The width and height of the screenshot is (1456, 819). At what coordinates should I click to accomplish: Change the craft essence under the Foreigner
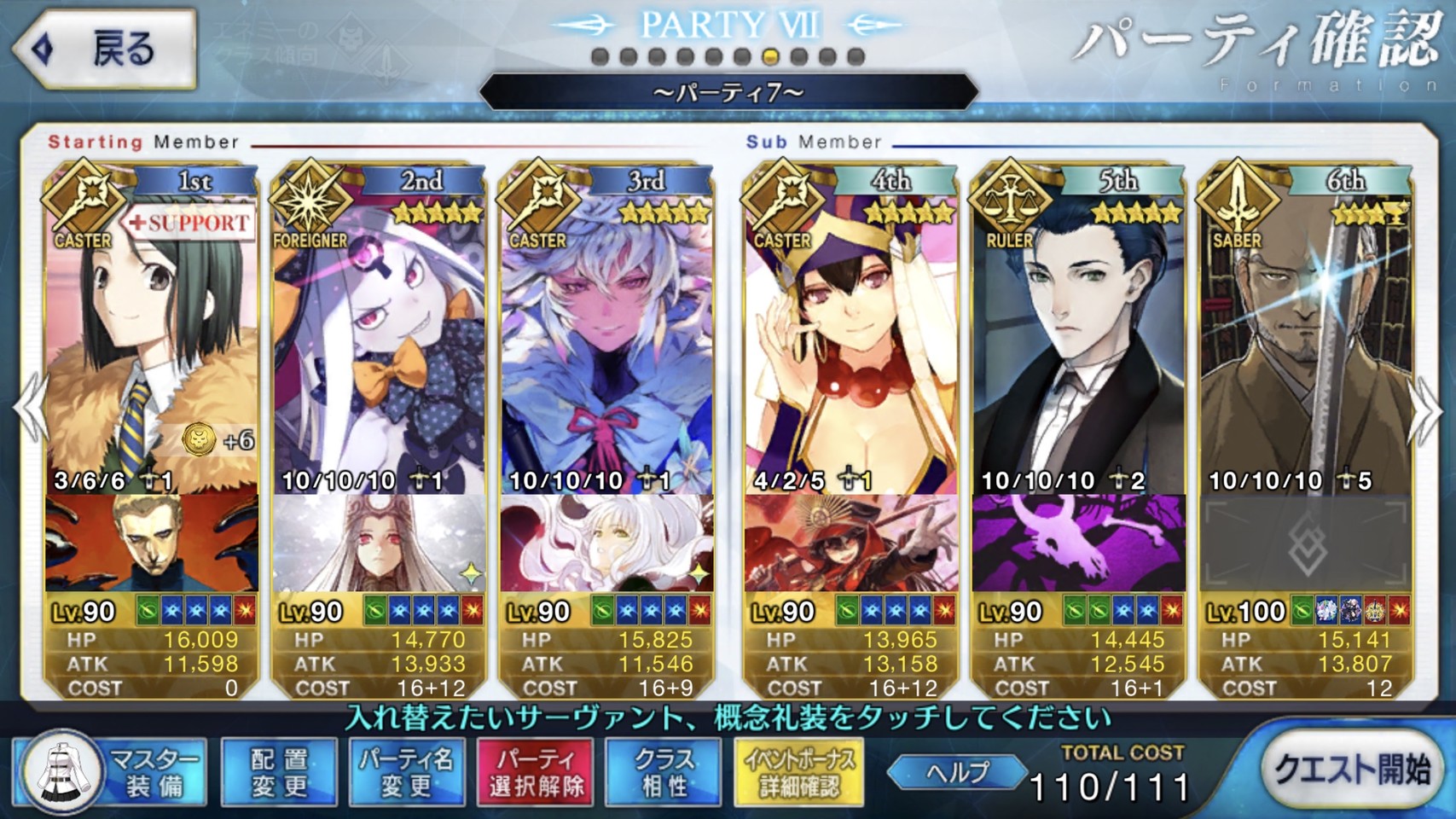[379, 543]
